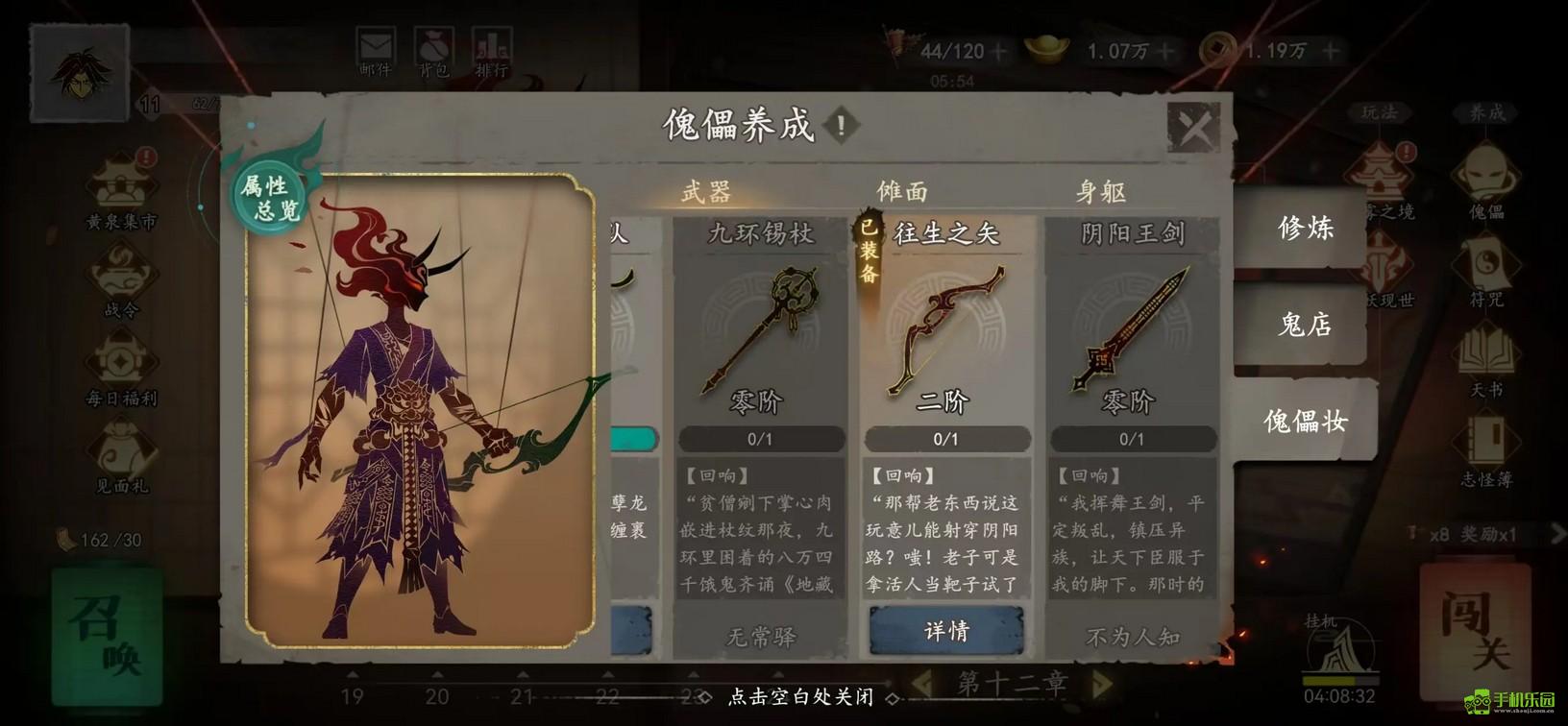Close the 傀儡养成 panel with X
Screen dimensions: 1568x726
pos(1194,127)
